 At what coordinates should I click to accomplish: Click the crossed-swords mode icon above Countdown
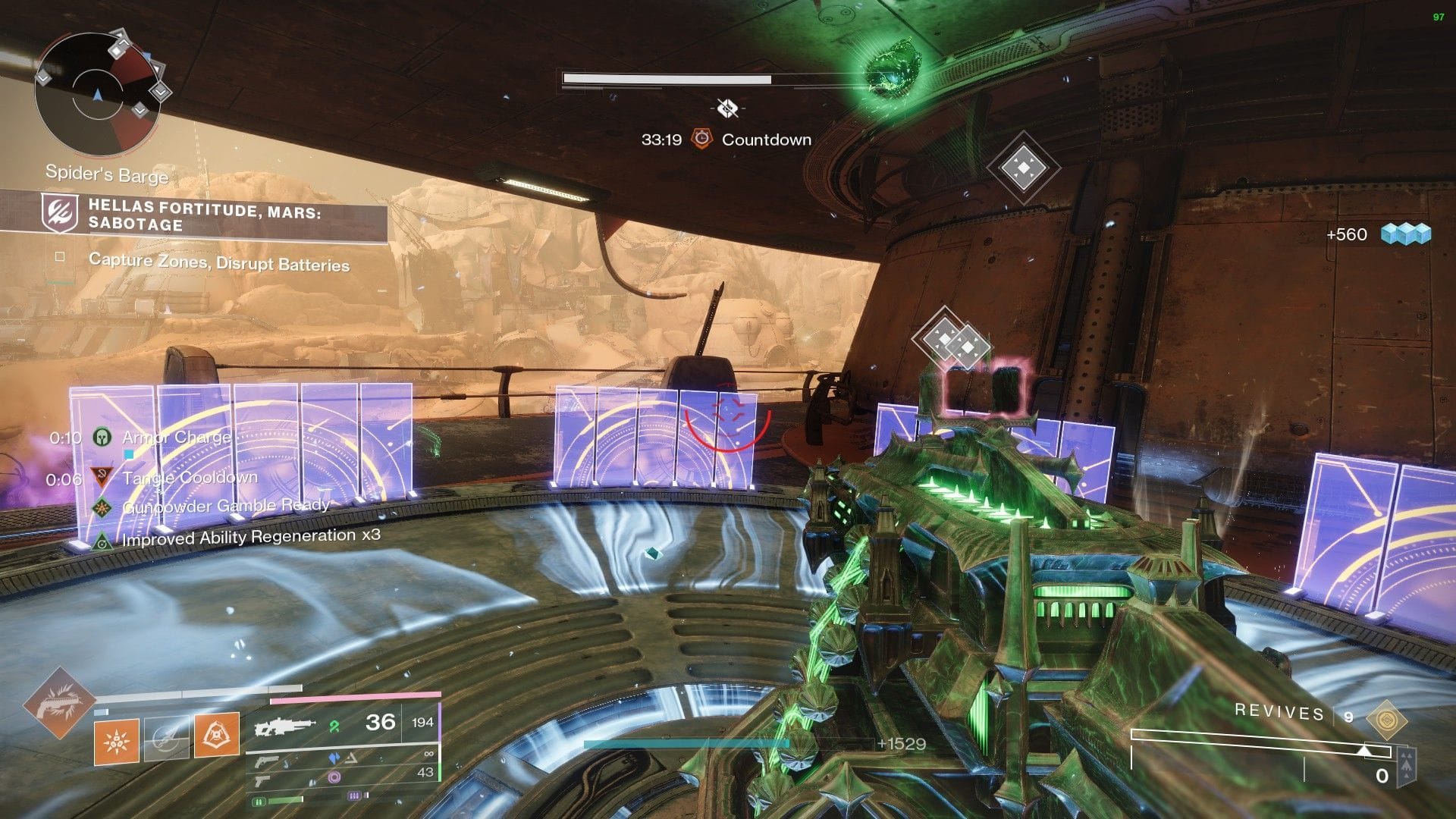pos(726,107)
